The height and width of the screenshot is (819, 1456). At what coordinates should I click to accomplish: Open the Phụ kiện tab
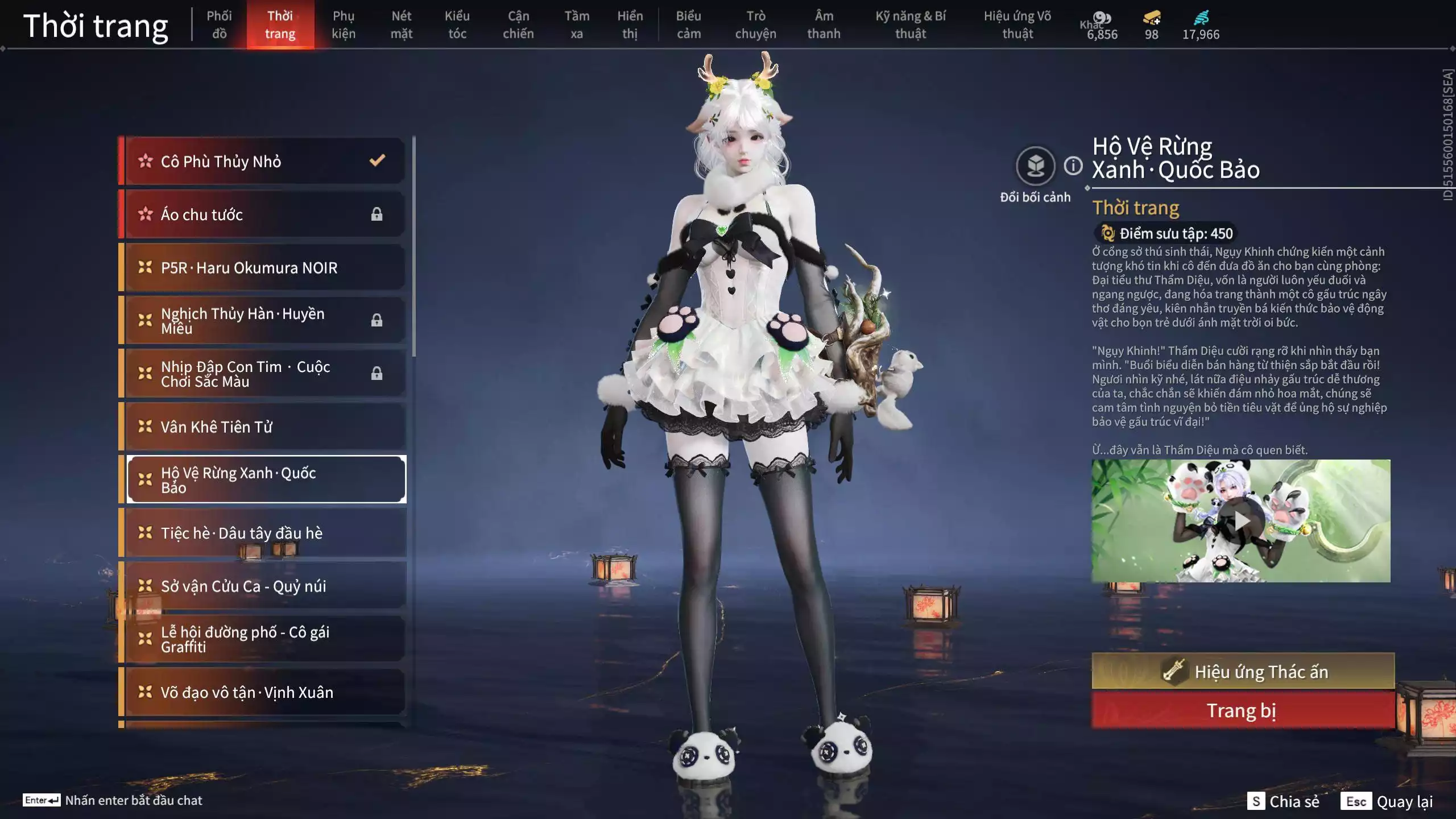[x=344, y=24]
